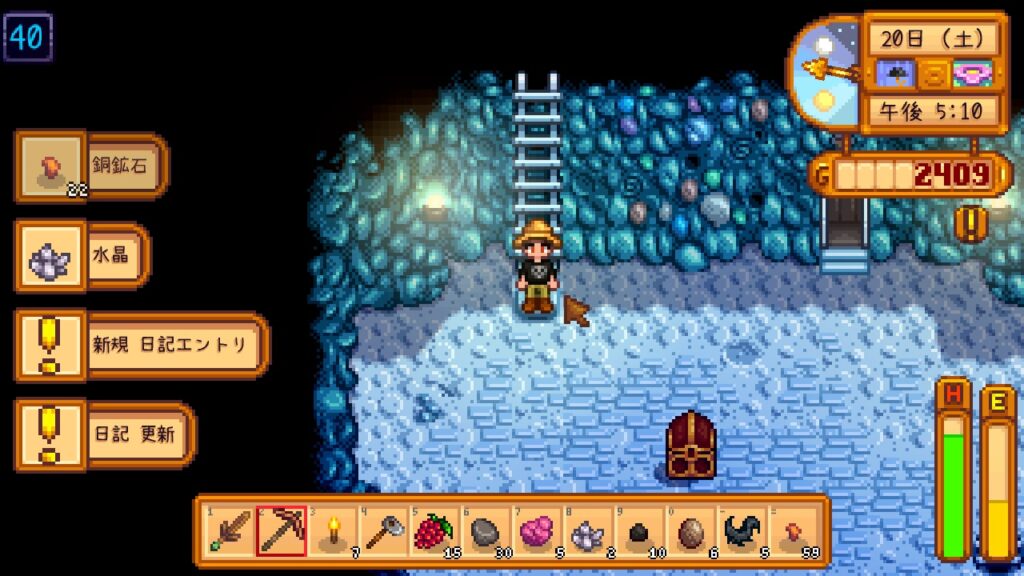Viewport: 1024px width, 576px height.
Task: Select the torch stack in the hotbar
Action: [x=332, y=531]
